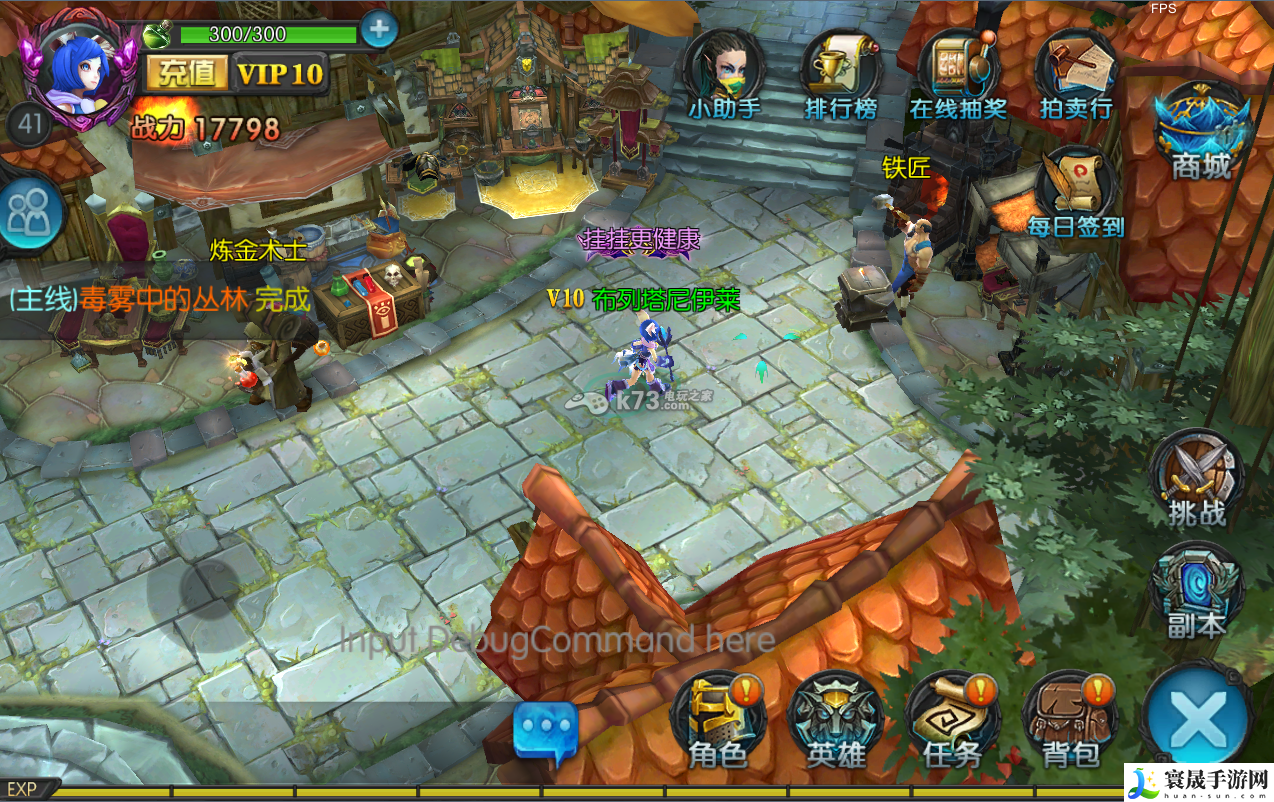Open the VIP 10 privileges badge
Viewport: 1274px width, 802px height.
[x=280, y=73]
